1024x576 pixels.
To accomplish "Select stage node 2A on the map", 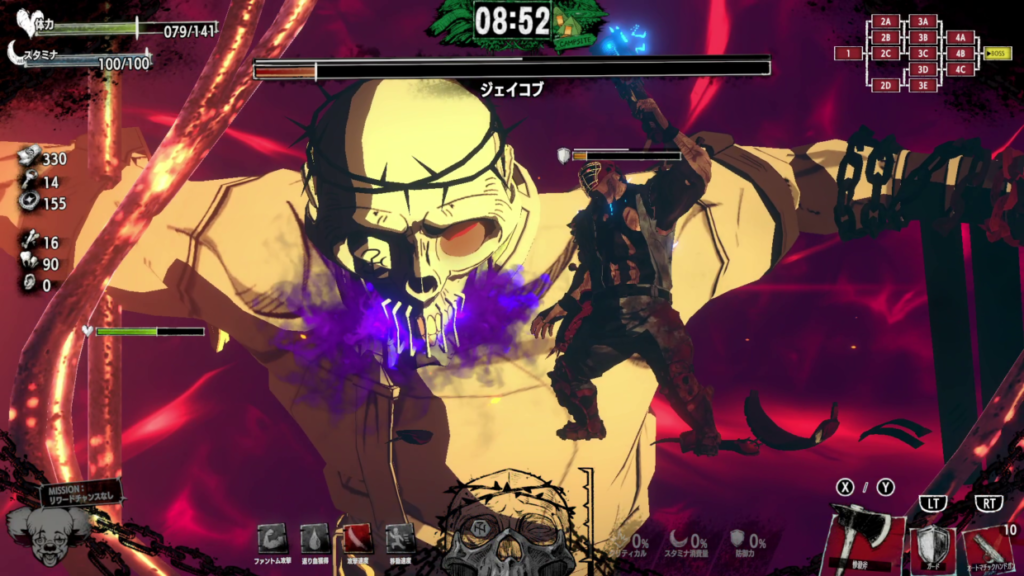I will point(885,21).
